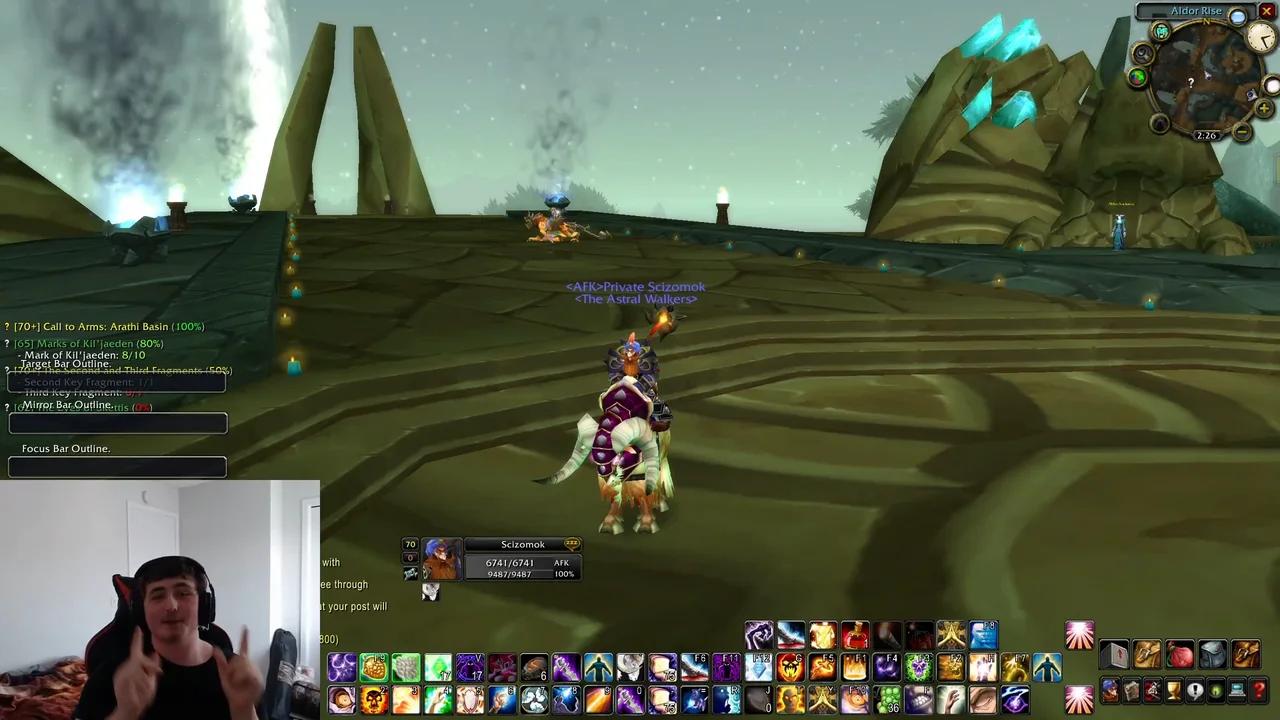
Task: Click the green cluster ability icon on the action bar
Action: pos(888,701)
